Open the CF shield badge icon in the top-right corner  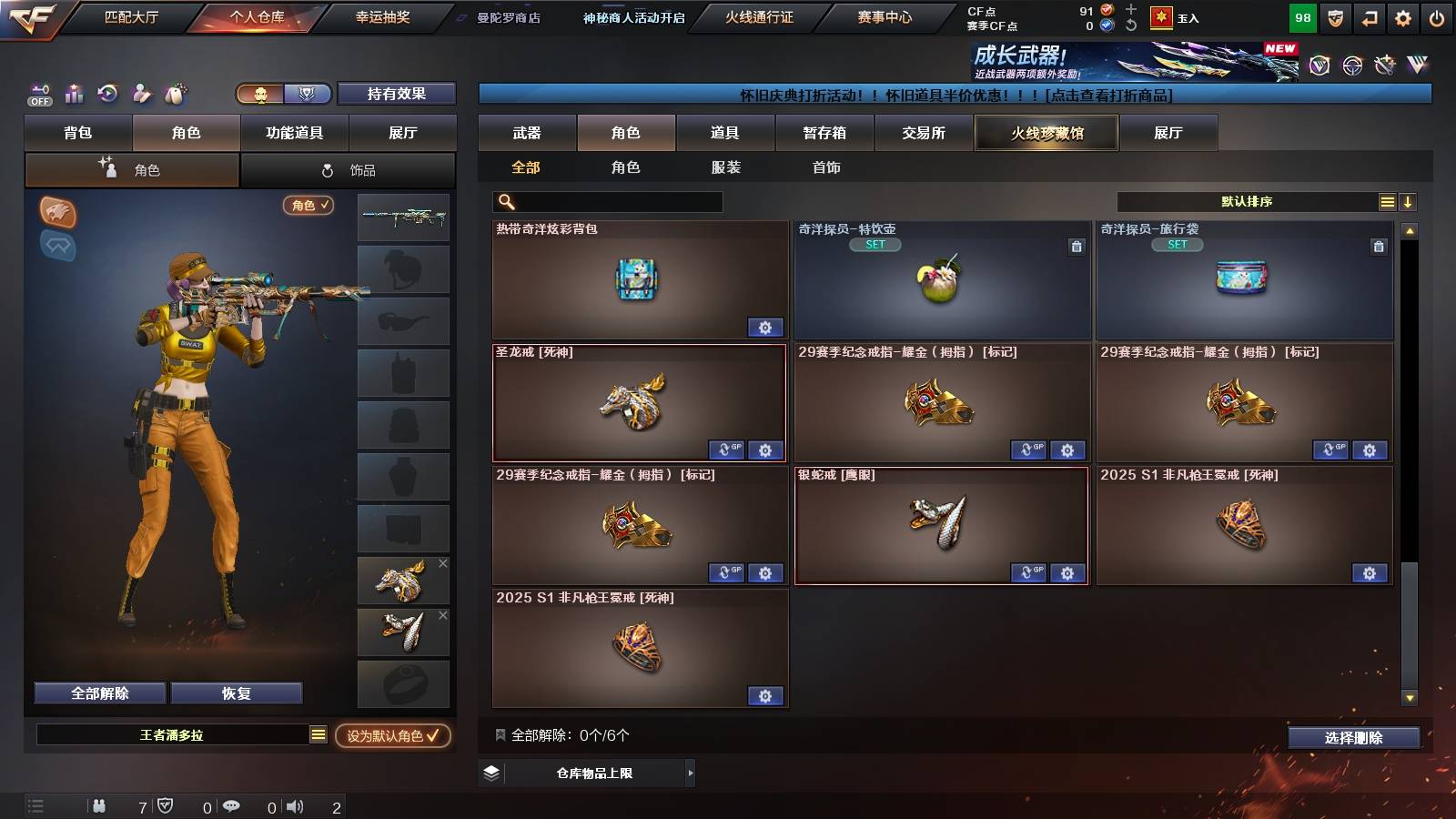[1336, 19]
